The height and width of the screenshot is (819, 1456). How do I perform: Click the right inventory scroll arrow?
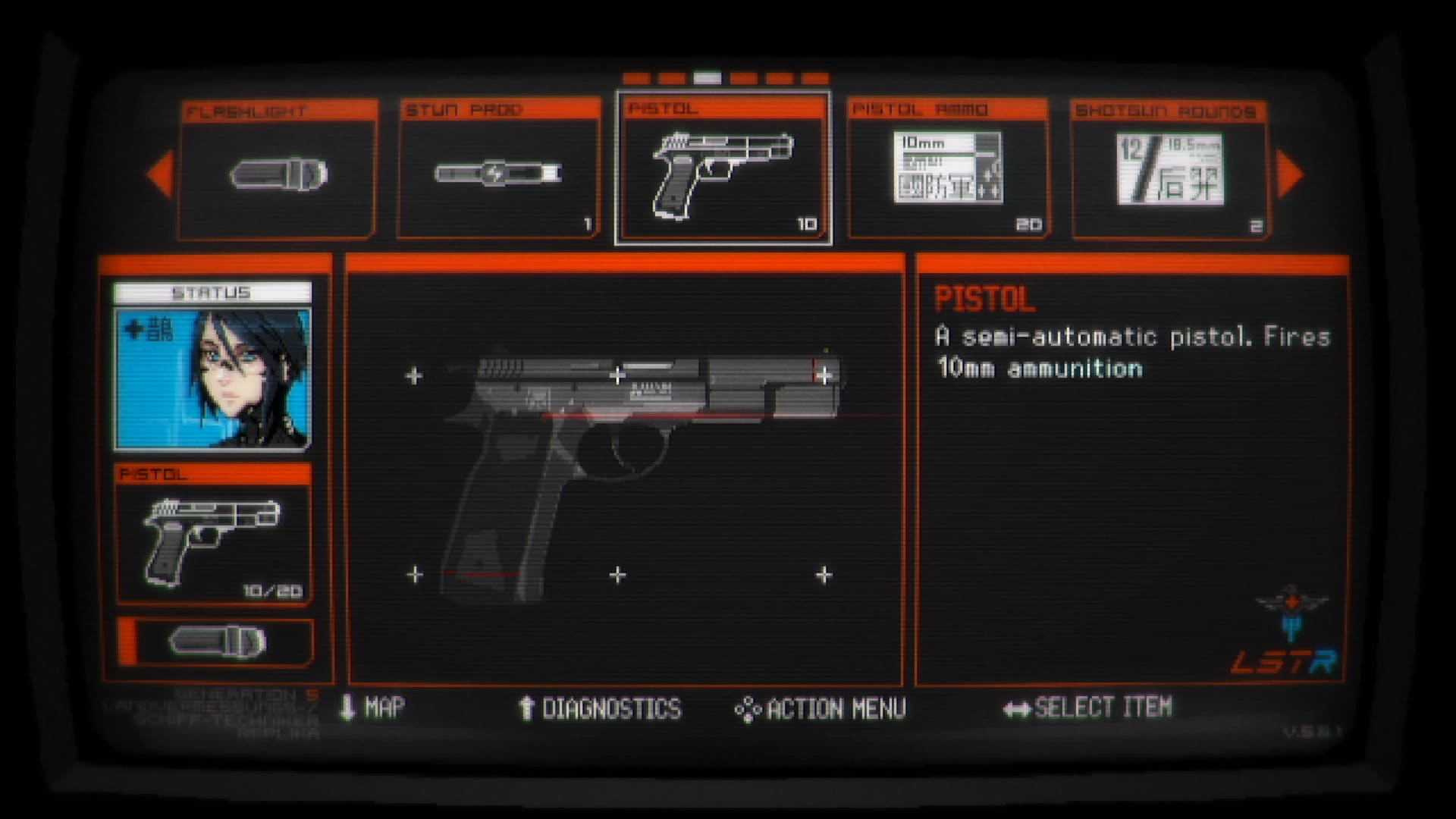point(1289,174)
